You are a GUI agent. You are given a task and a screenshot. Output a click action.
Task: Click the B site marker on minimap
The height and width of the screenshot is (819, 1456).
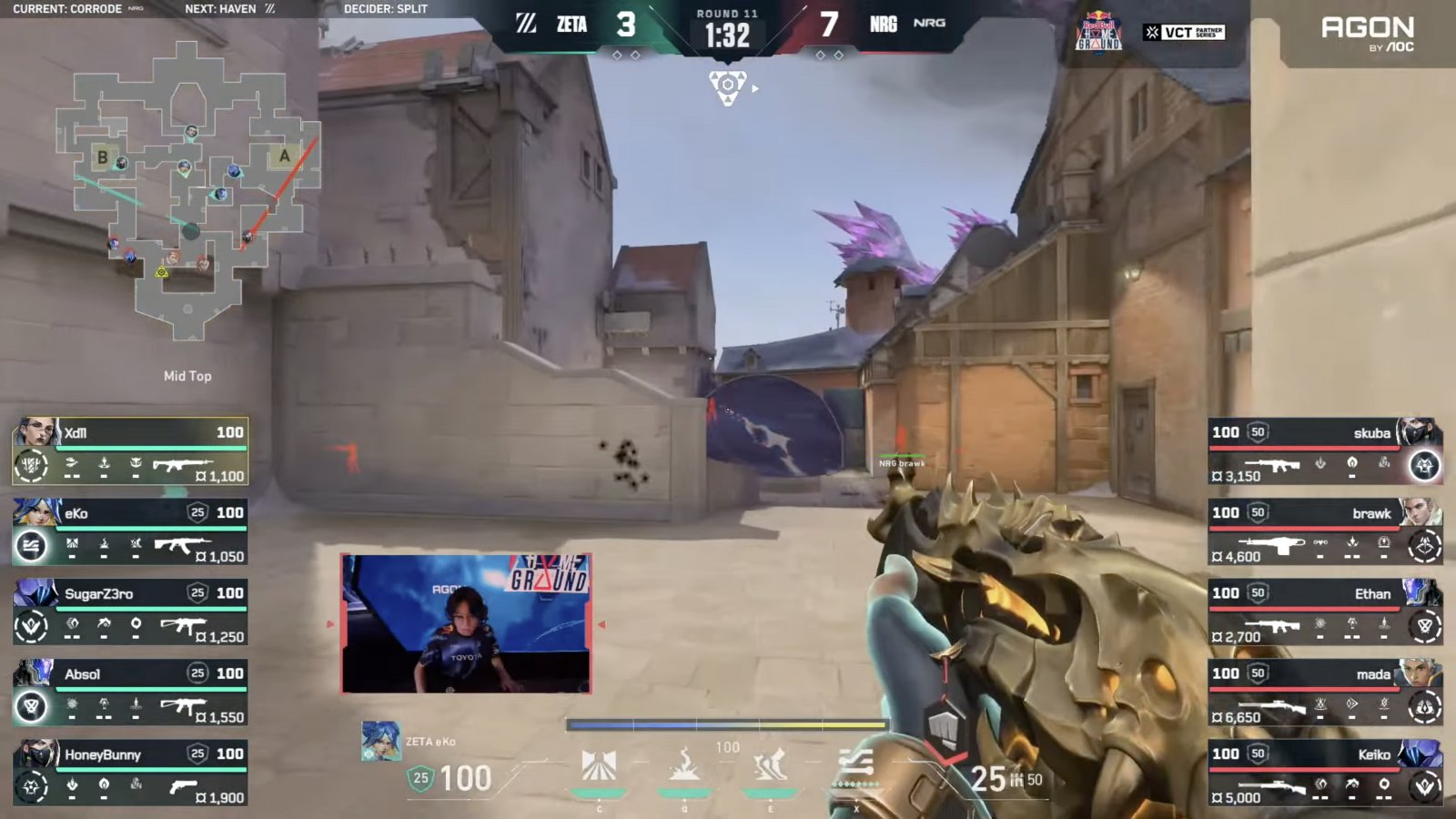(x=103, y=157)
